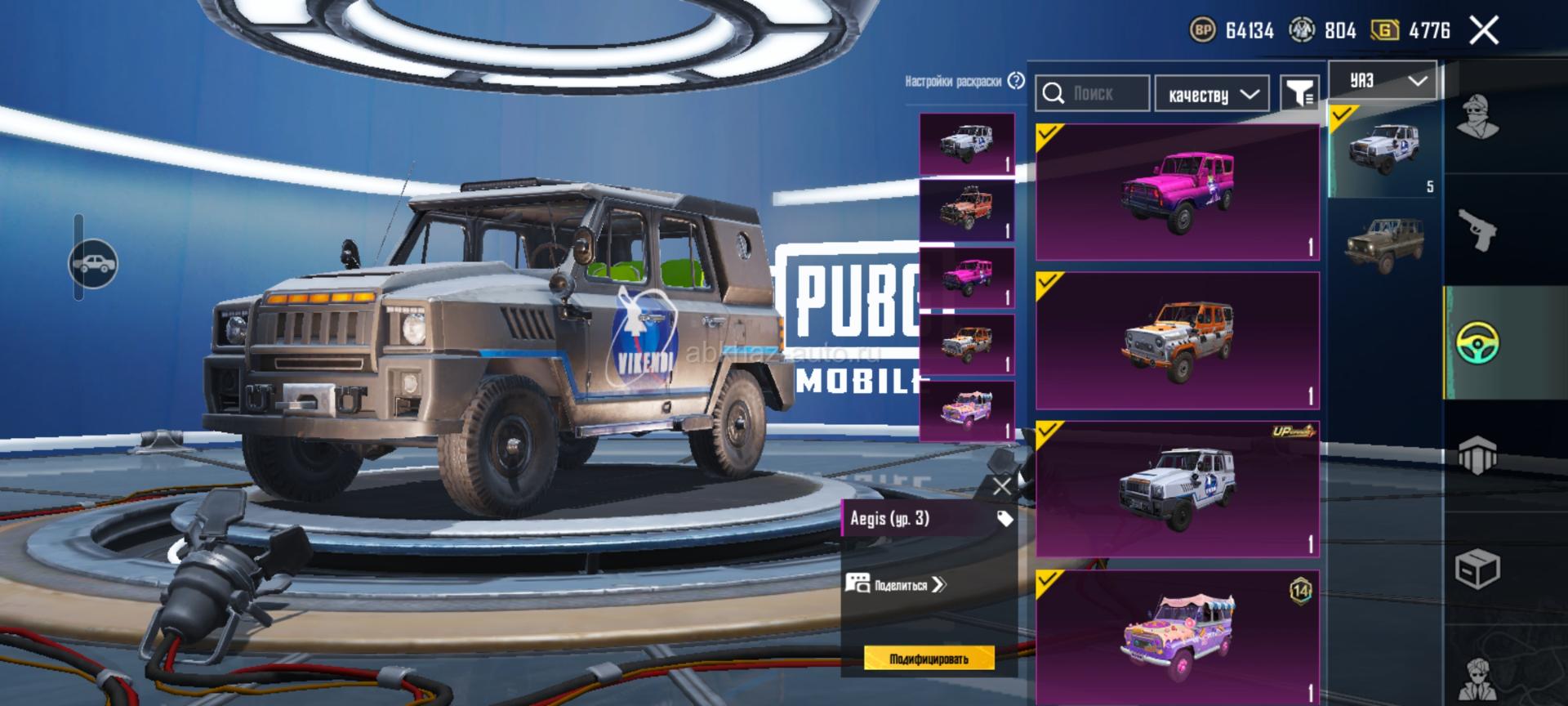This screenshot has width=1568, height=706.
Task: Expand the УАЗ vehicle dropdown
Action: pos(1383,80)
